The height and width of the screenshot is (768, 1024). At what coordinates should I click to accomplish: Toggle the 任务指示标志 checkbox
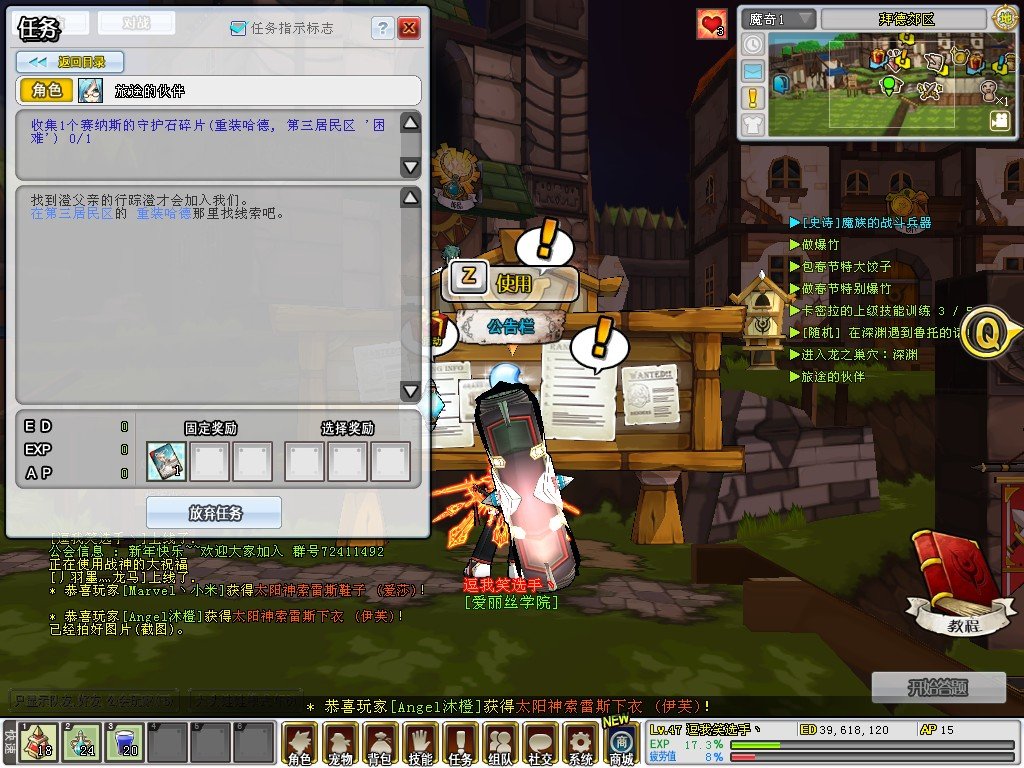(238, 28)
